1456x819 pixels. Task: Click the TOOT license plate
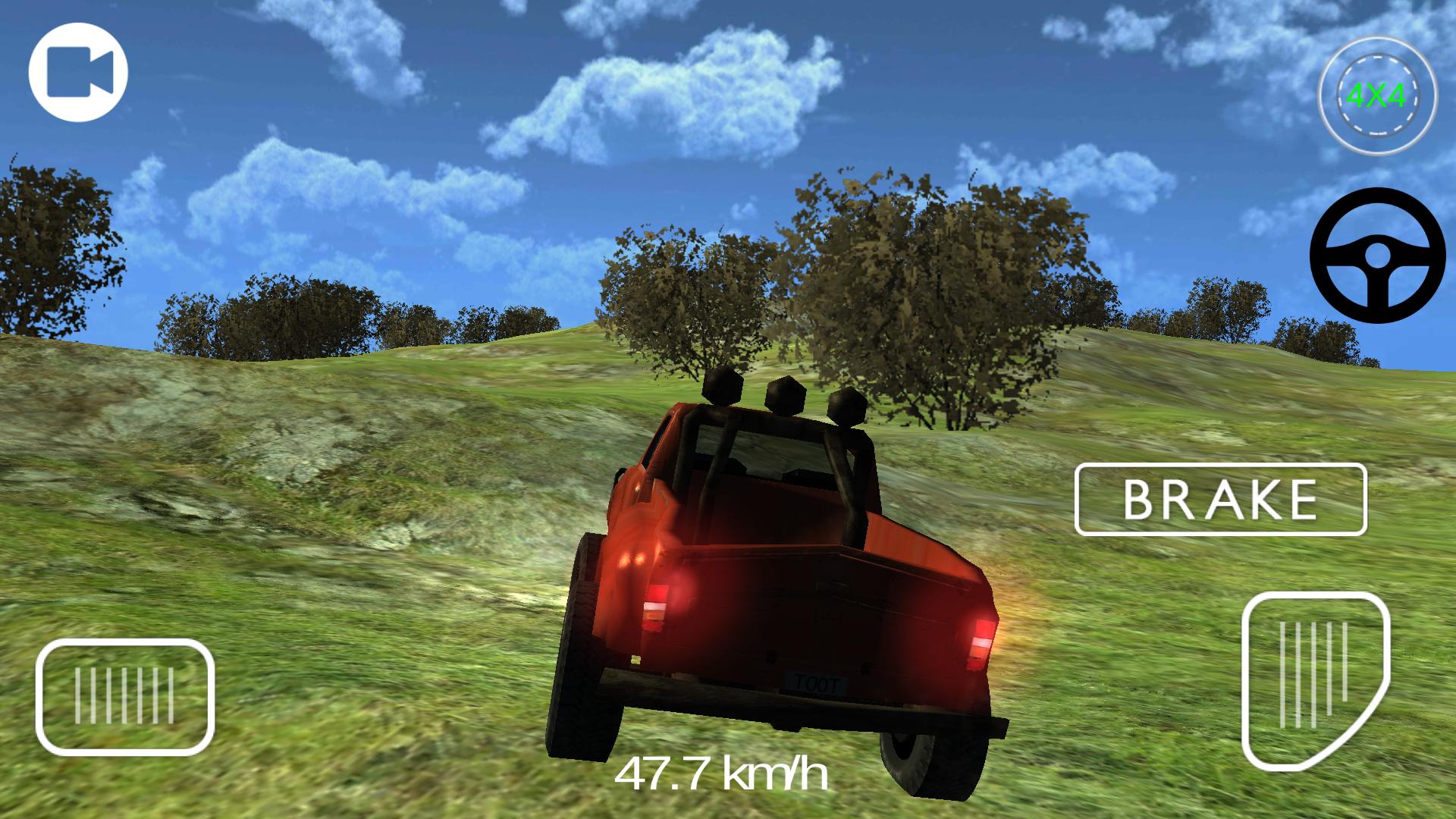(x=816, y=681)
